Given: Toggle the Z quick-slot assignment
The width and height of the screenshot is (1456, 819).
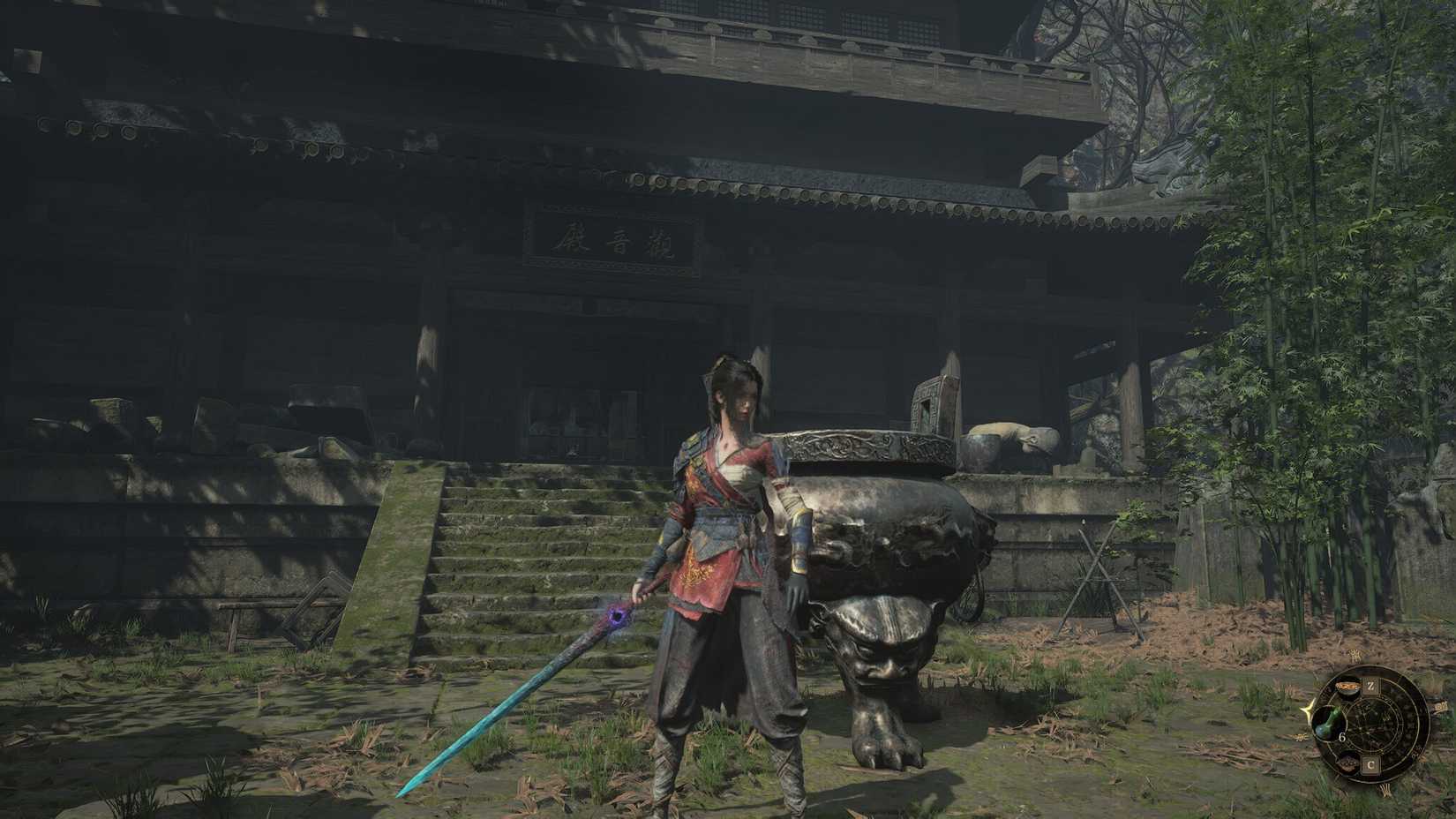Looking at the screenshot, I should [x=1370, y=686].
